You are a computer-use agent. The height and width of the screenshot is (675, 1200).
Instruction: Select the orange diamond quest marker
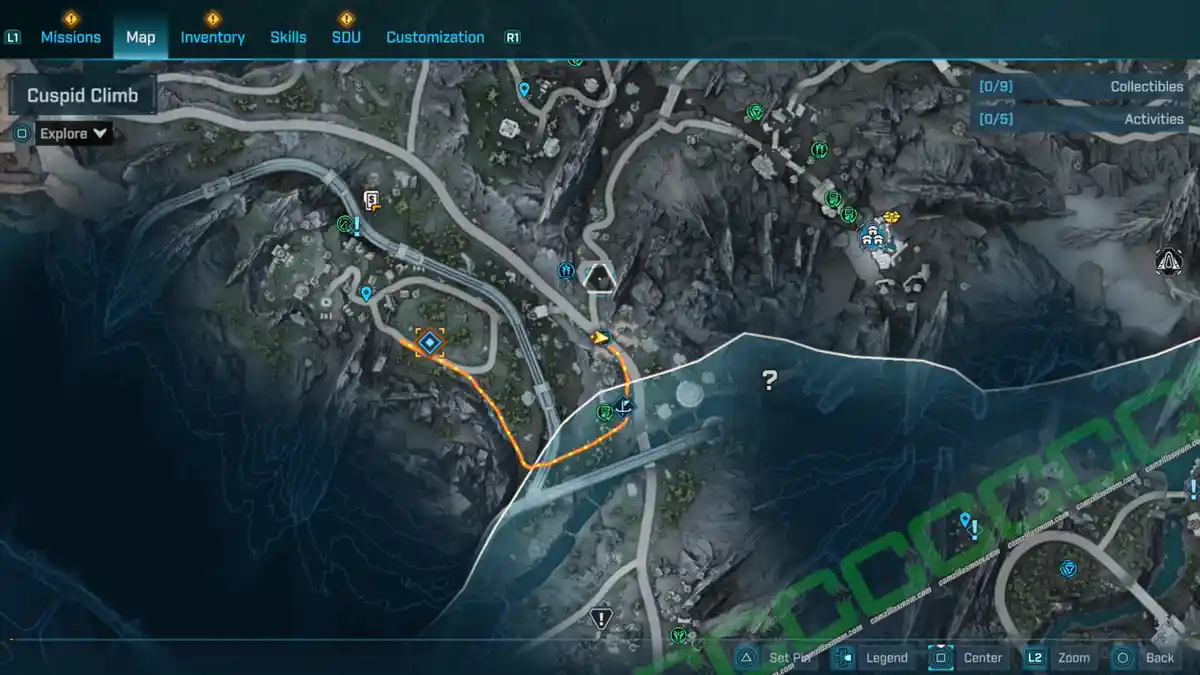tap(430, 344)
